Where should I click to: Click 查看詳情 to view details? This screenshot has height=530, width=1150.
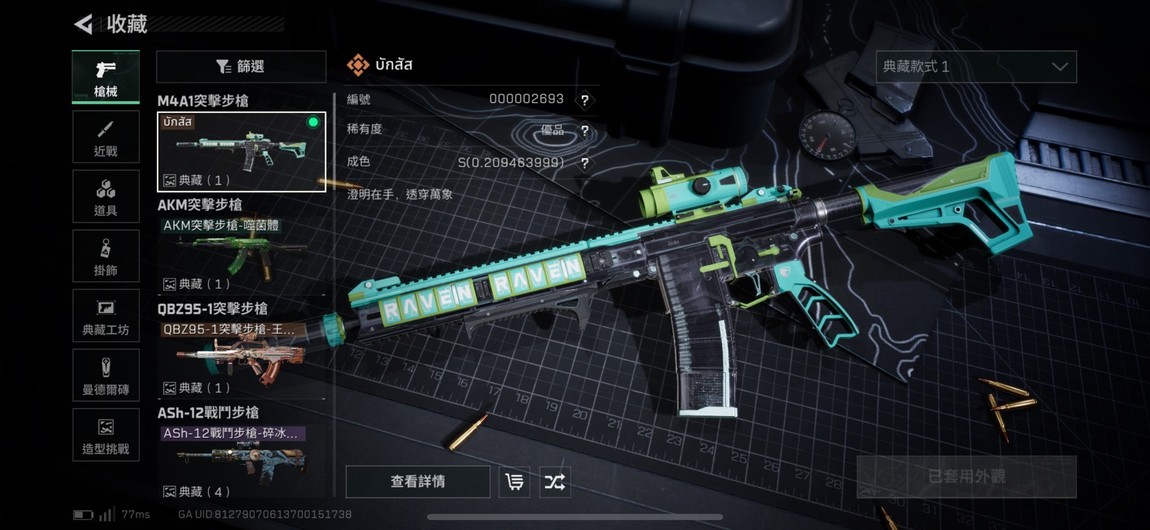click(x=418, y=482)
